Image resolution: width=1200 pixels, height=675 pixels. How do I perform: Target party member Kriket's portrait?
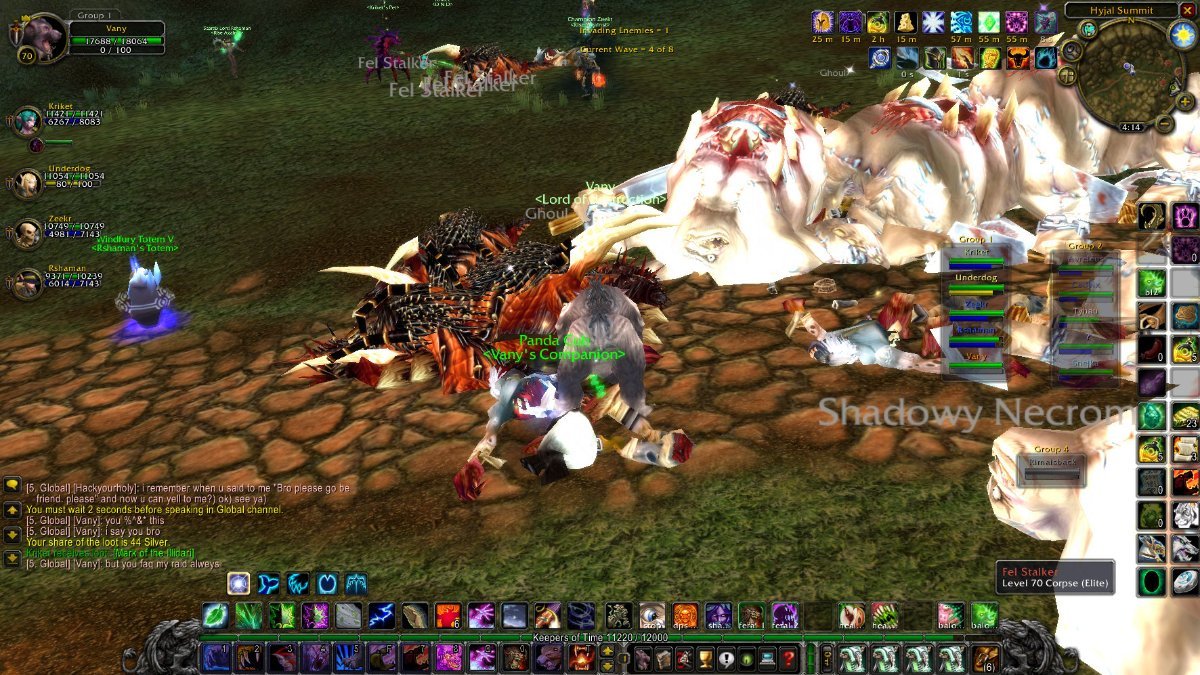click(27, 121)
